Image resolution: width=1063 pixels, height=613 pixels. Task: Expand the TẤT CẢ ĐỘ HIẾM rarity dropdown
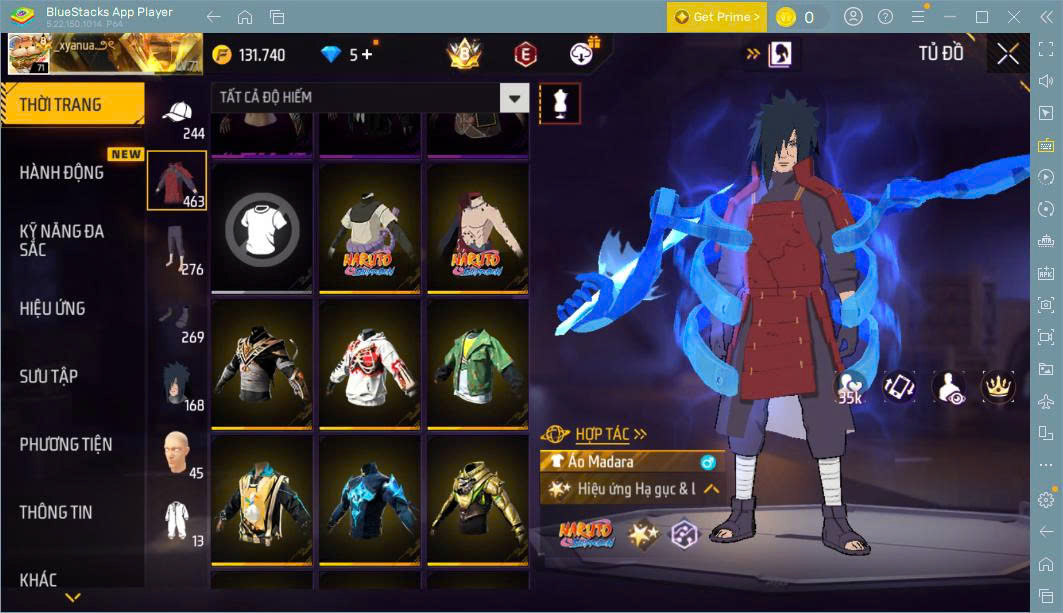tap(514, 97)
